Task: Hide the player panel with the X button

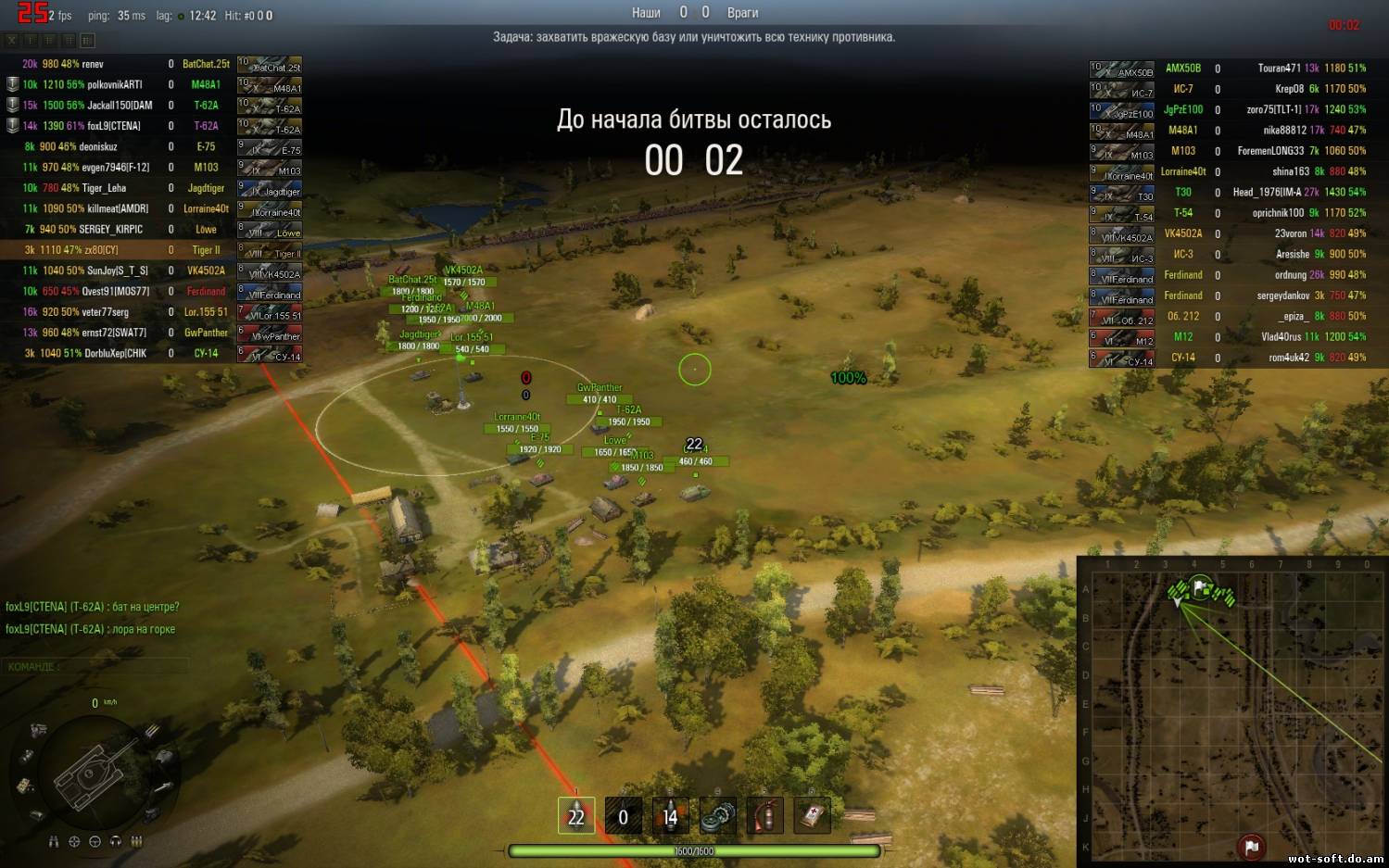Action: [11, 41]
